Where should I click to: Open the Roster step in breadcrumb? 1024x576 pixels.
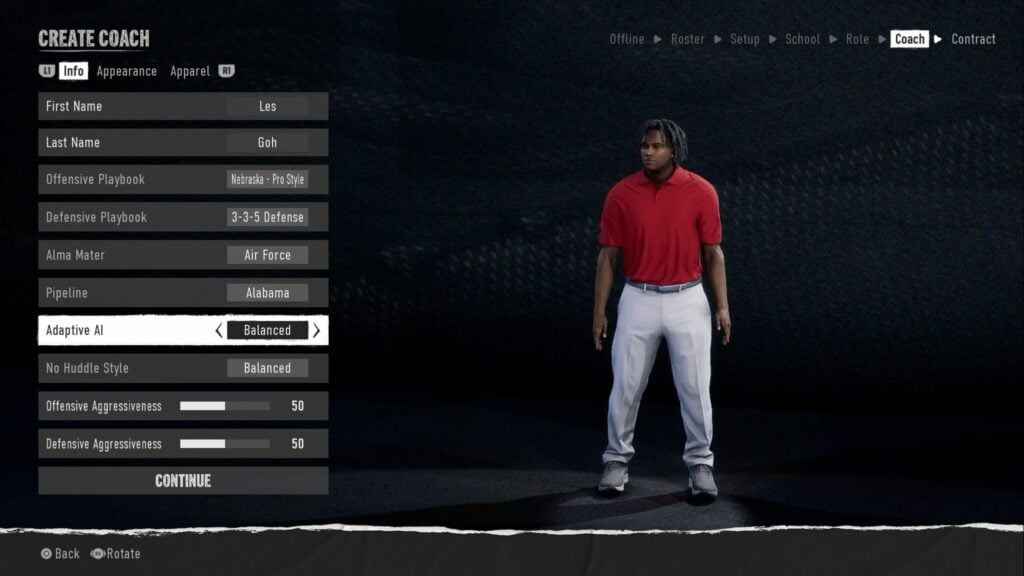click(687, 39)
